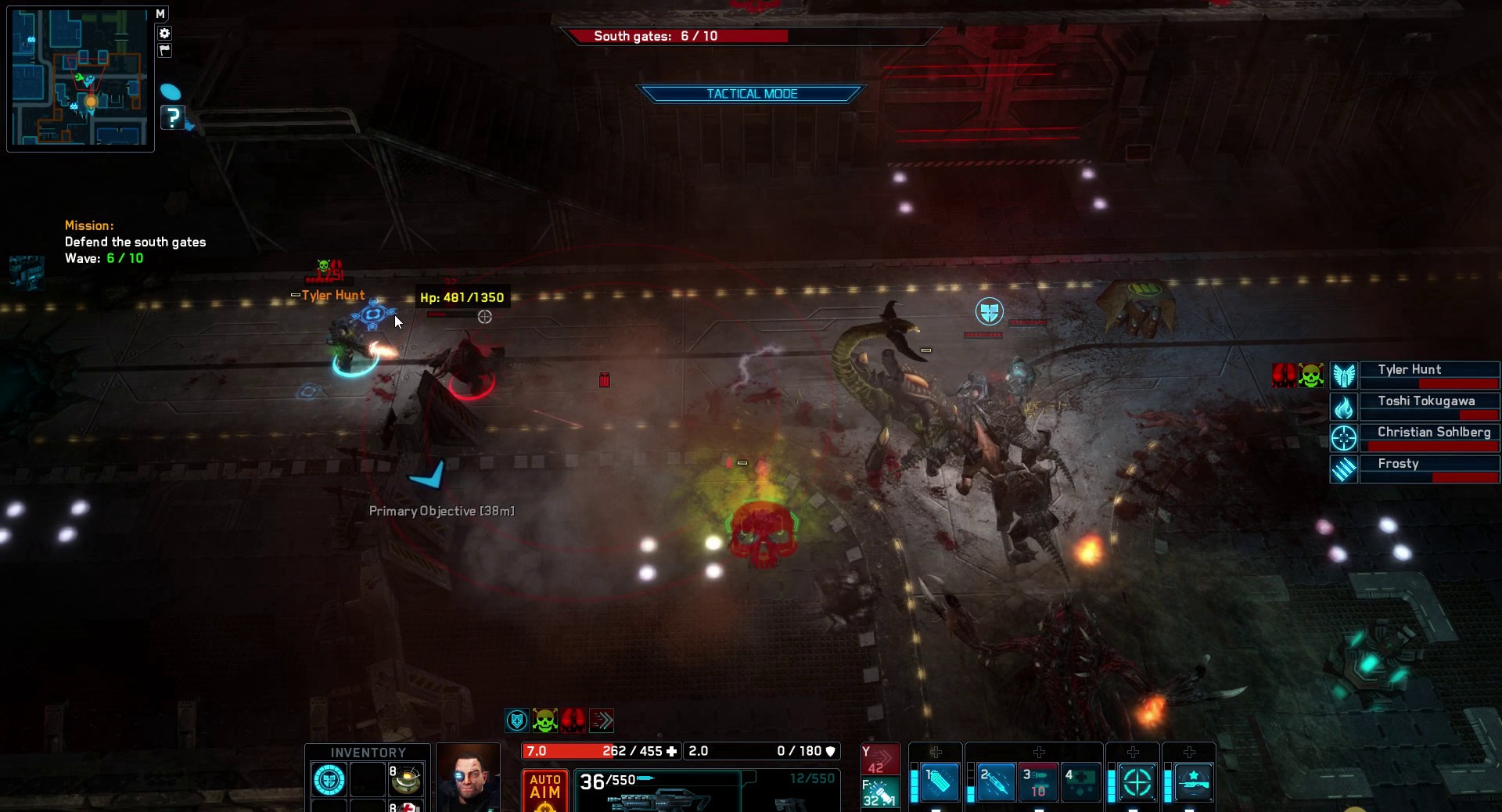Screen dimensions: 1502x812
Task: Open the question mark help button
Action: click(x=172, y=117)
